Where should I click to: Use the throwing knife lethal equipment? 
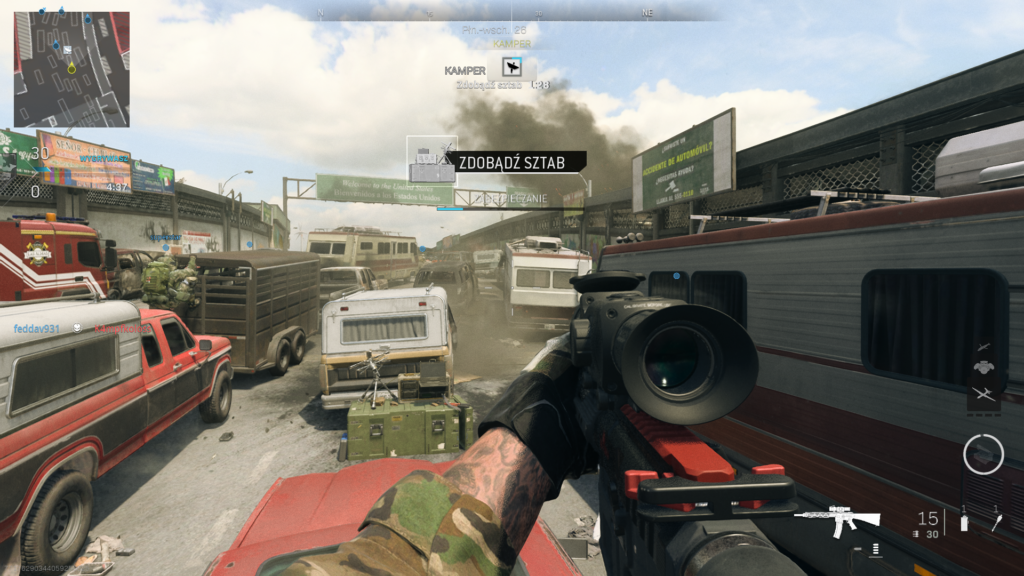[x=996, y=520]
